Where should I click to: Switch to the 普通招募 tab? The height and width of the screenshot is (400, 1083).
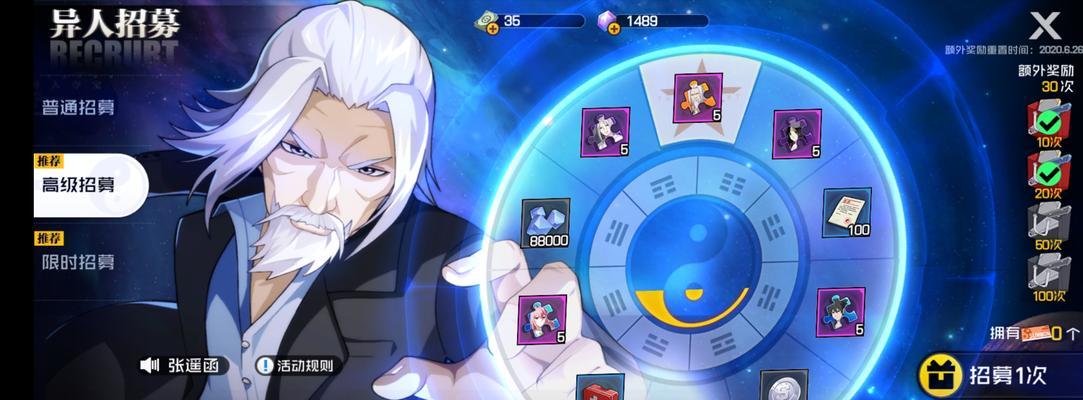(78, 107)
